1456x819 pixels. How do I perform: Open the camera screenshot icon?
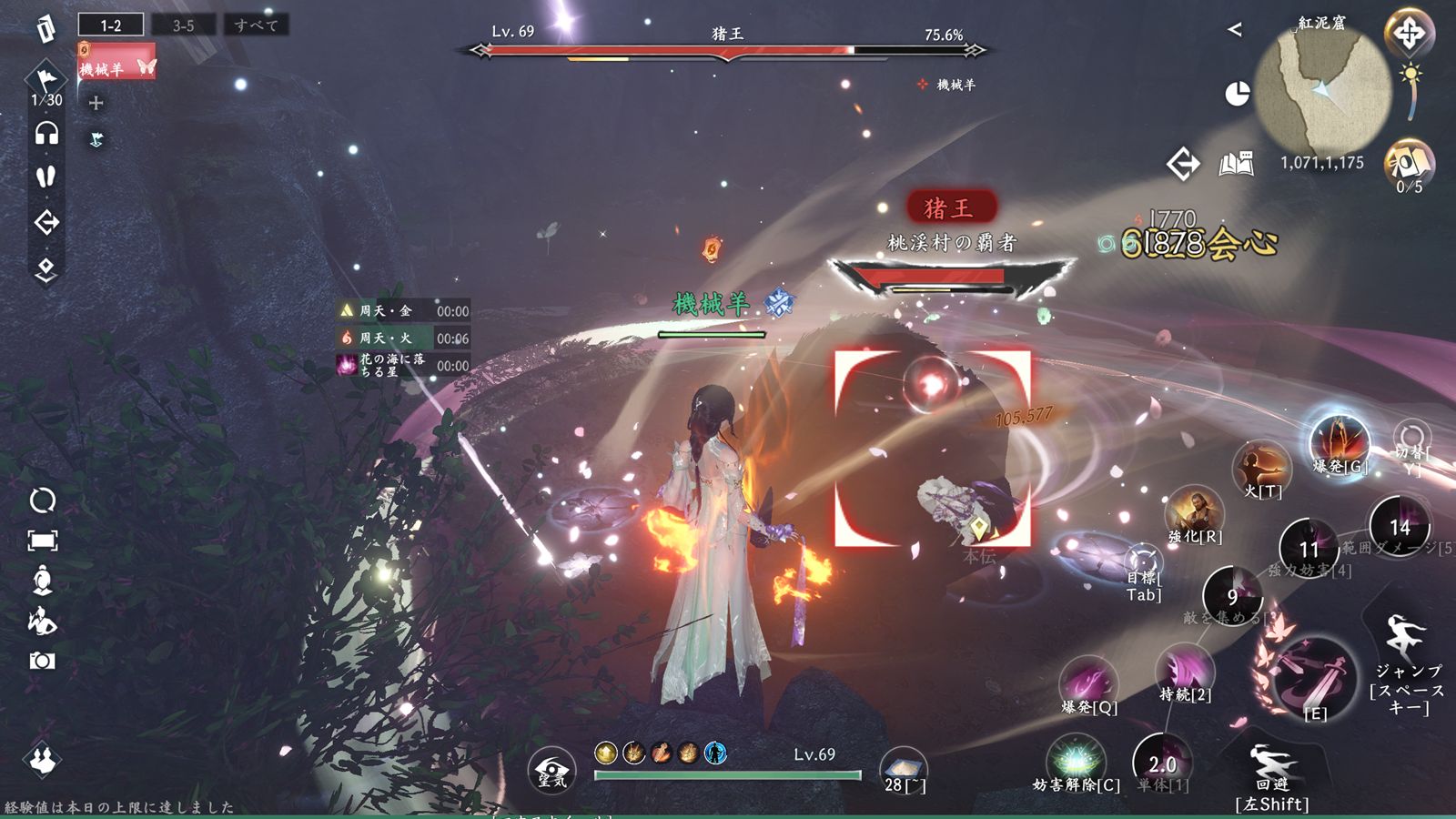point(42,661)
